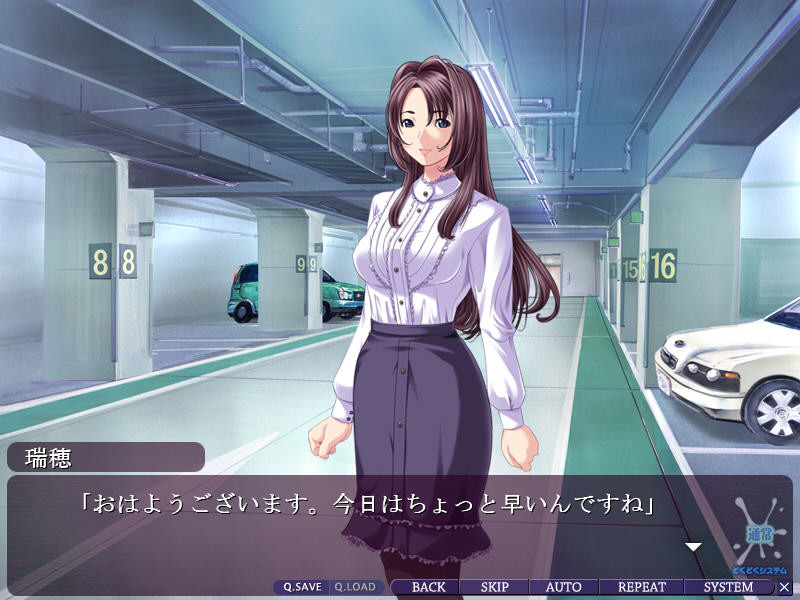Viewport: 800px width, 600px height.
Task: Activate SKIP to fast-forward dialogue
Action: [494, 587]
